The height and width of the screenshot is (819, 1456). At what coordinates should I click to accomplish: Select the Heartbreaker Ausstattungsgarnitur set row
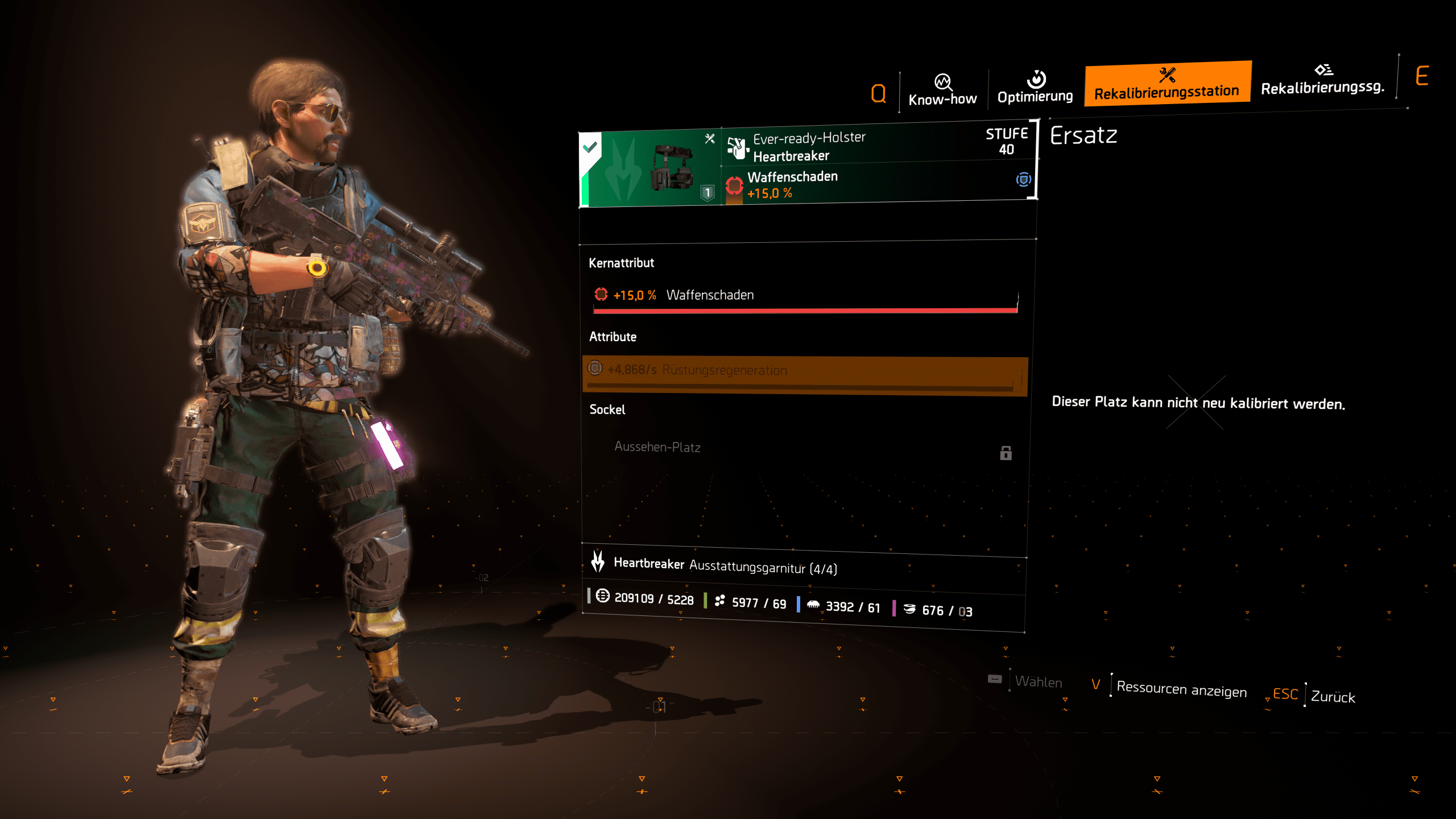click(x=725, y=565)
